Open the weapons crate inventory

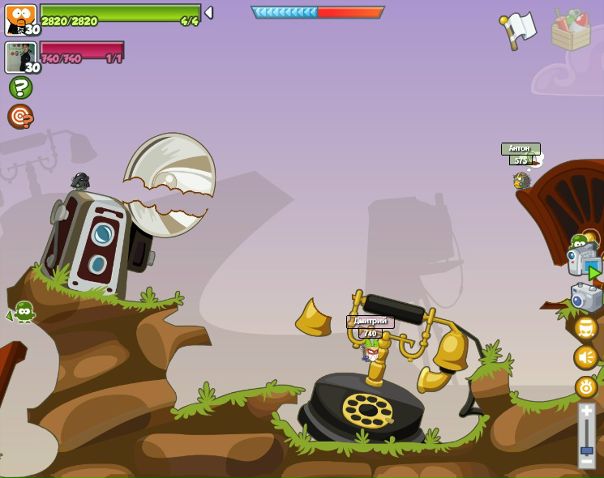pos(572,30)
